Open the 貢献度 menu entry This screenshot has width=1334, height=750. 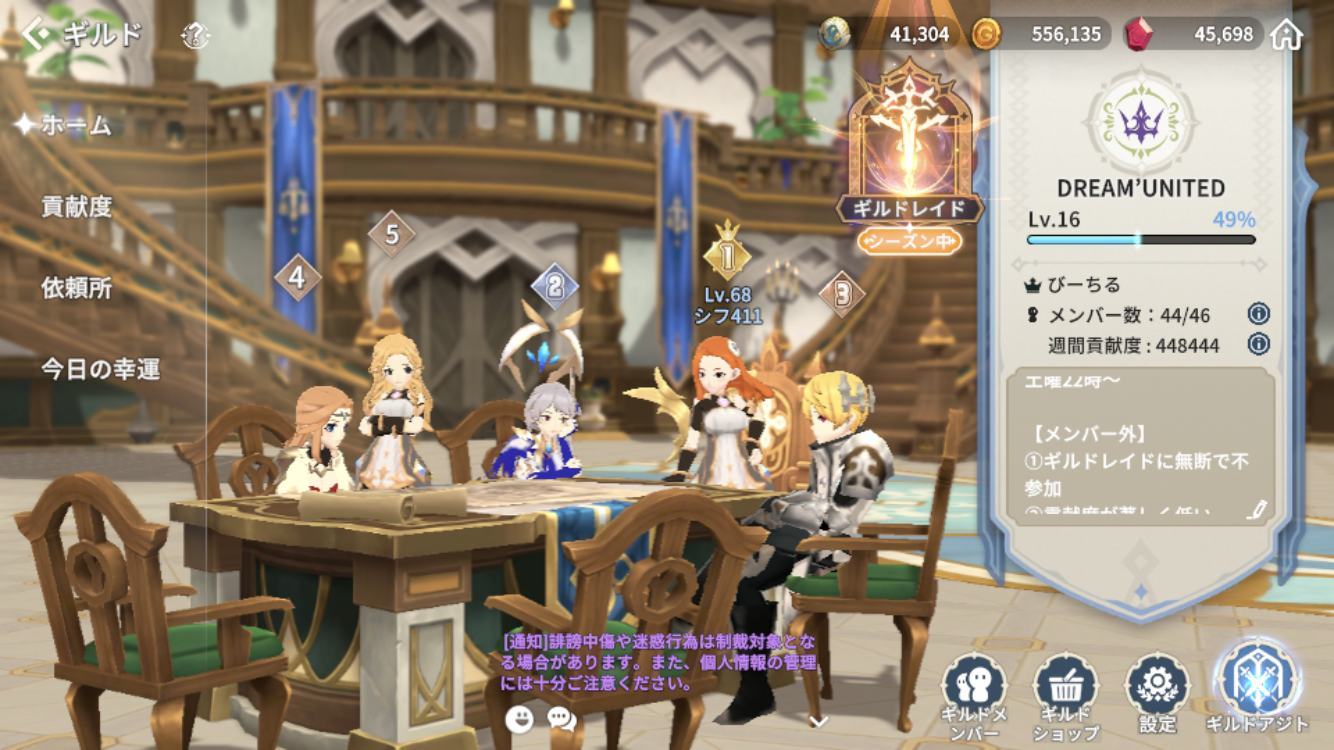coord(77,207)
